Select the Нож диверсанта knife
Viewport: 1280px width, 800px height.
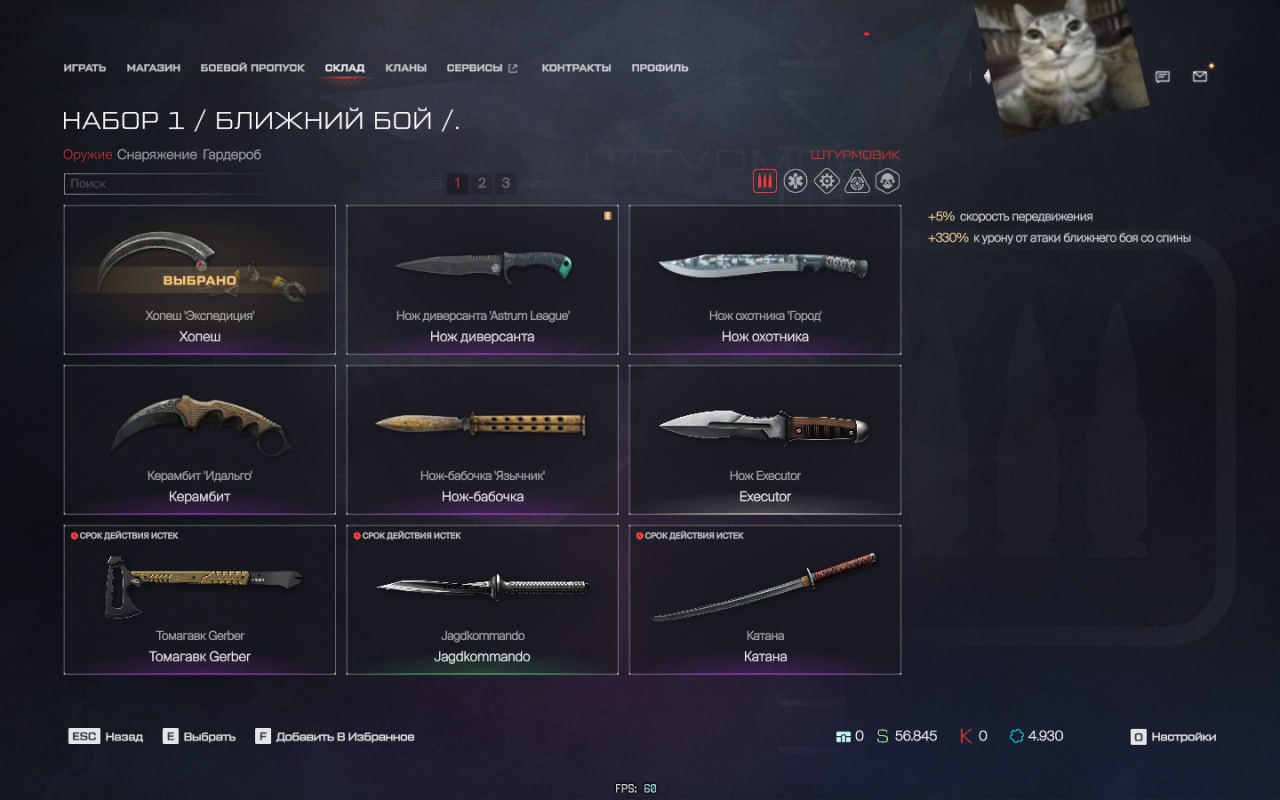[482, 279]
